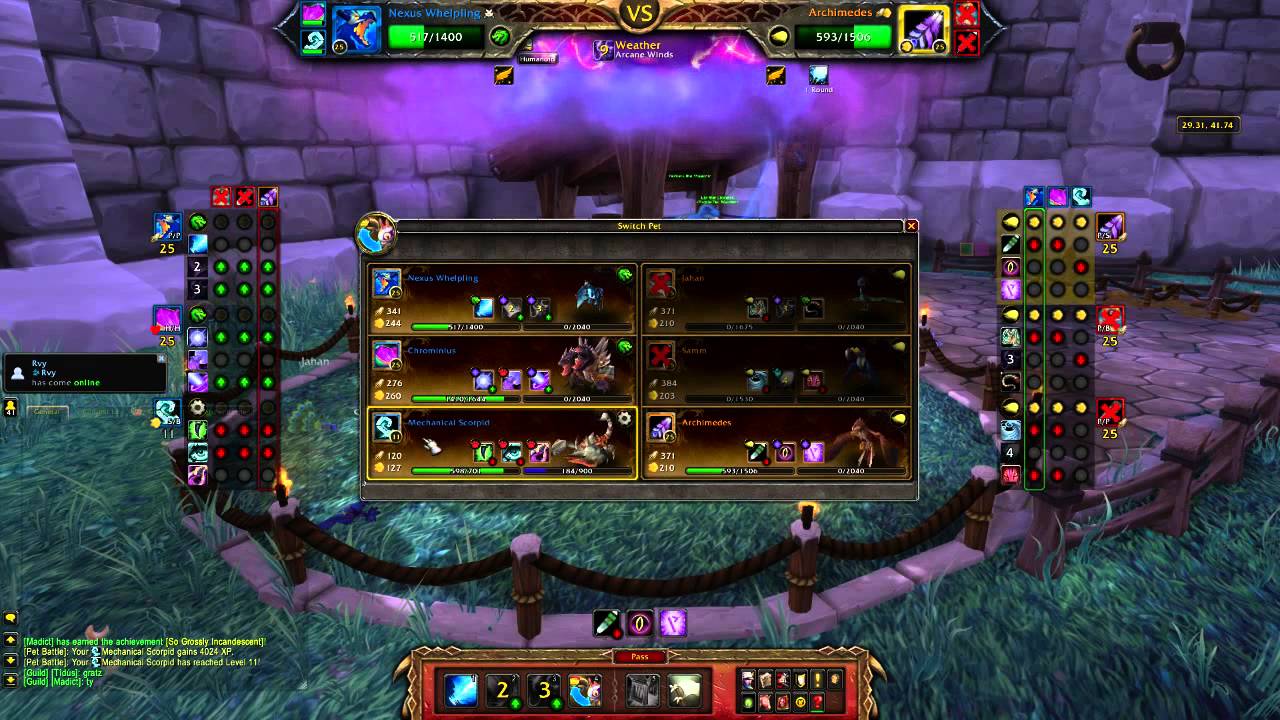This screenshot has width=1280, height=720.
Task: Click the trap cage icon on the action bar
Action: coord(642,691)
